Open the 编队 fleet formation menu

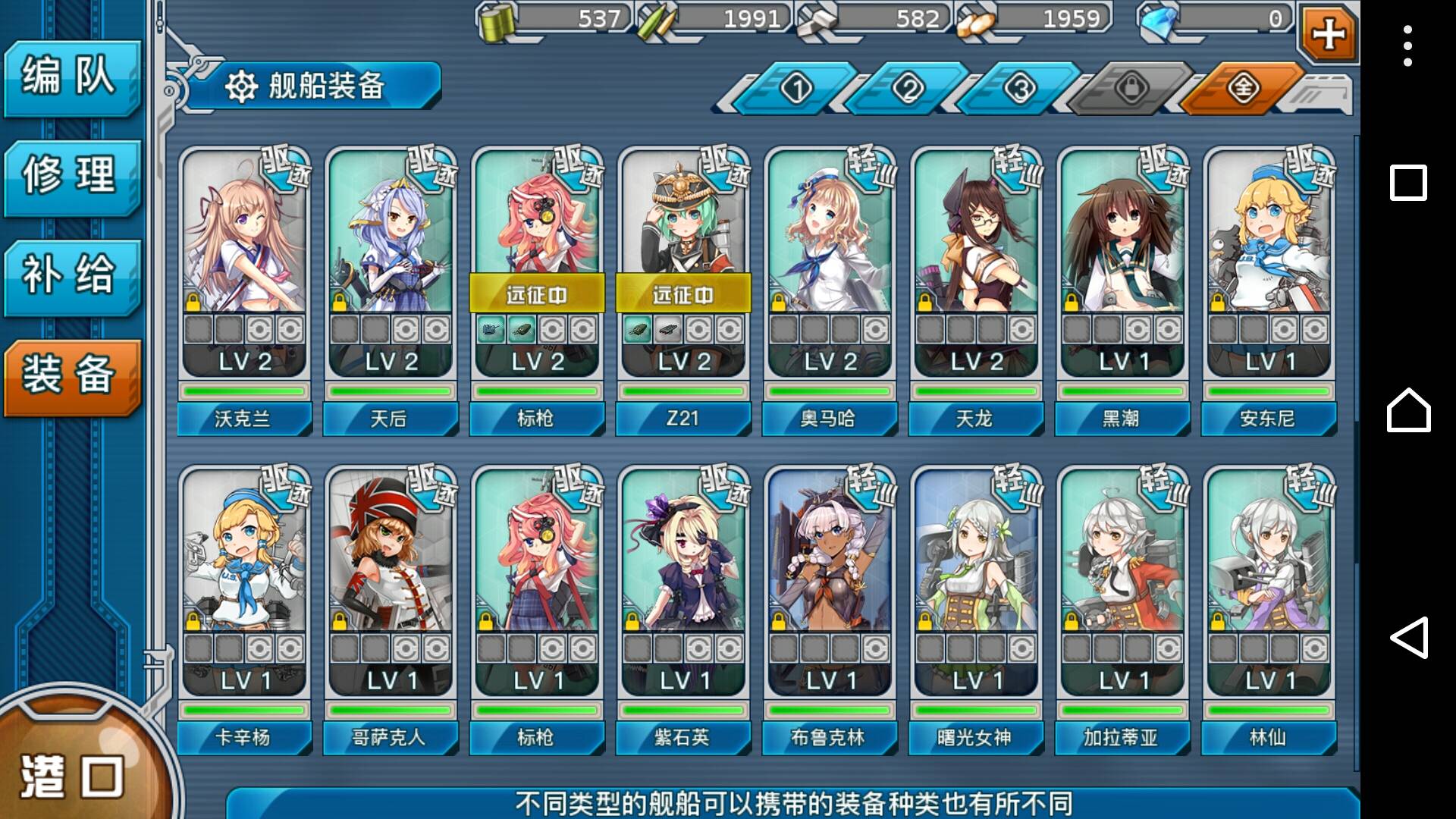pos(71,77)
